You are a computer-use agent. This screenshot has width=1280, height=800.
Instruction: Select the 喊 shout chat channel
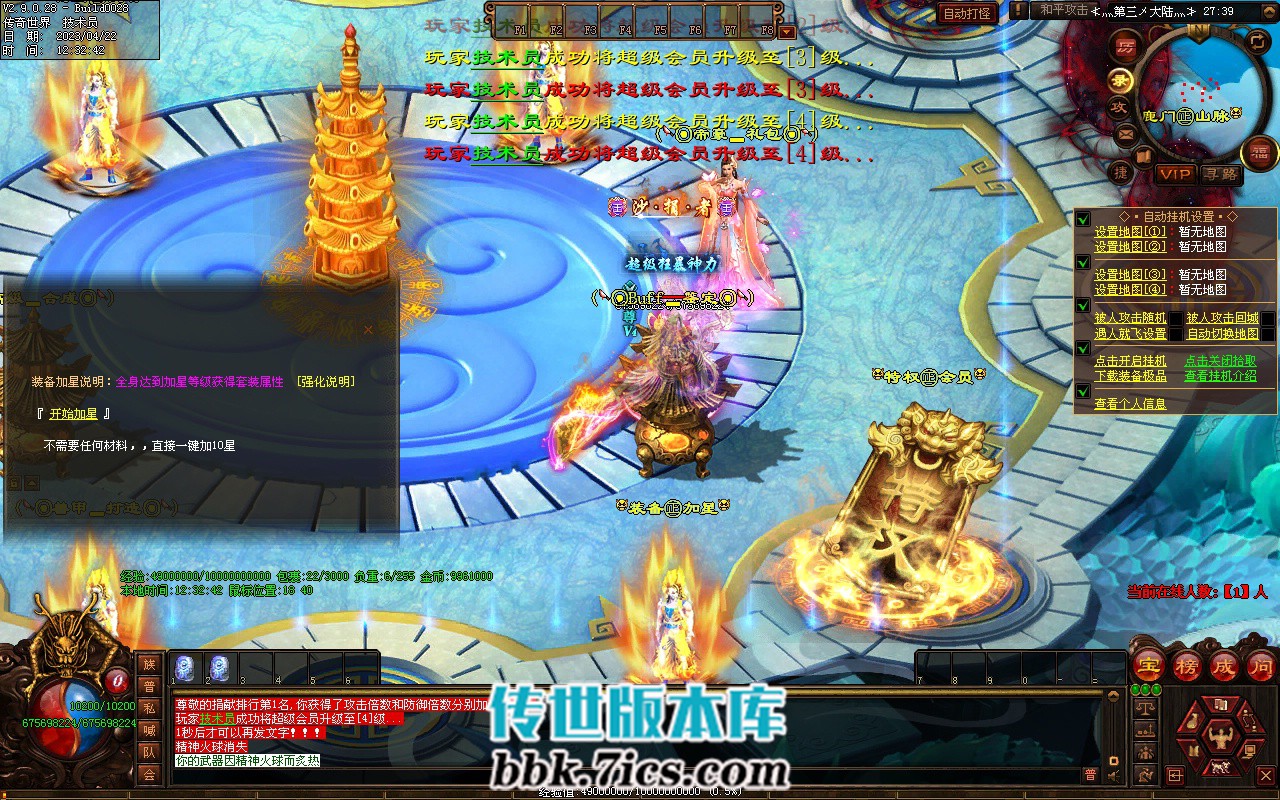point(149,730)
